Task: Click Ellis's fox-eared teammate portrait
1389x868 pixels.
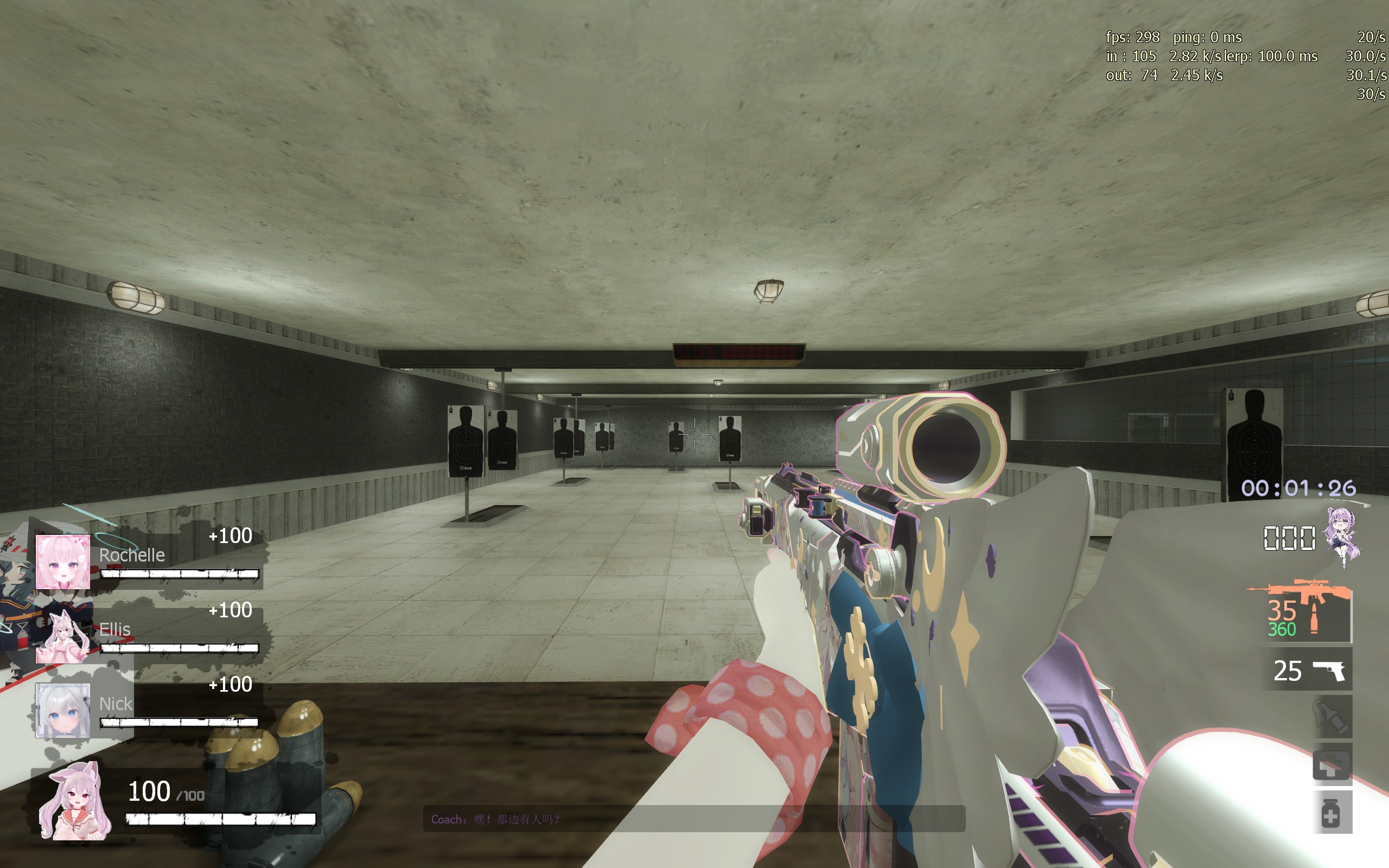Action: tap(62, 636)
